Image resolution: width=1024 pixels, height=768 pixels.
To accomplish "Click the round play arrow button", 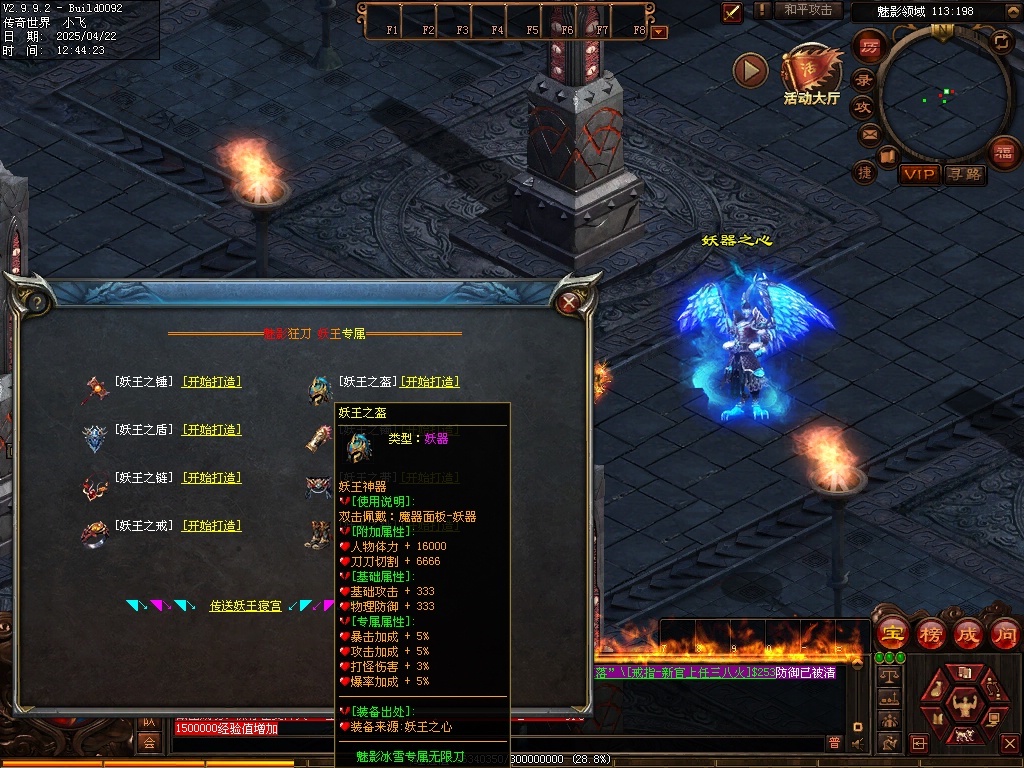I will (x=750, y=70).
